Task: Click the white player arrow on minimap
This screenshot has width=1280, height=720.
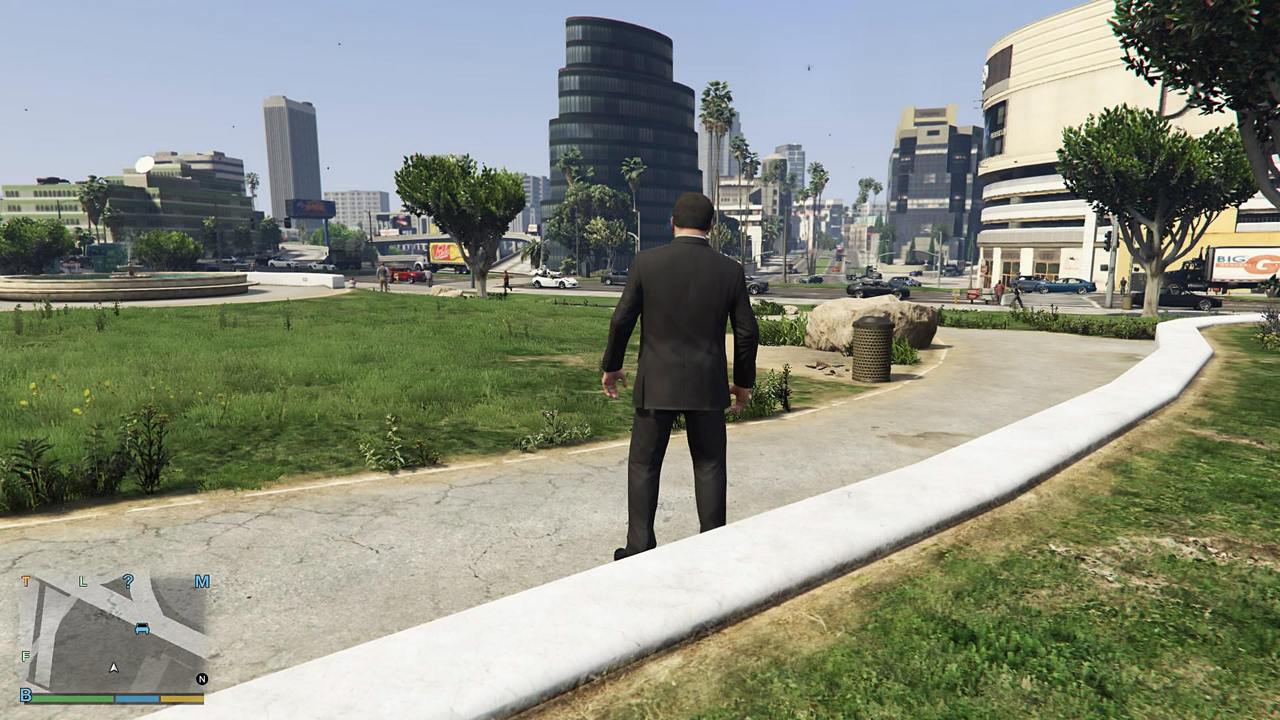Action: [113, 667]
